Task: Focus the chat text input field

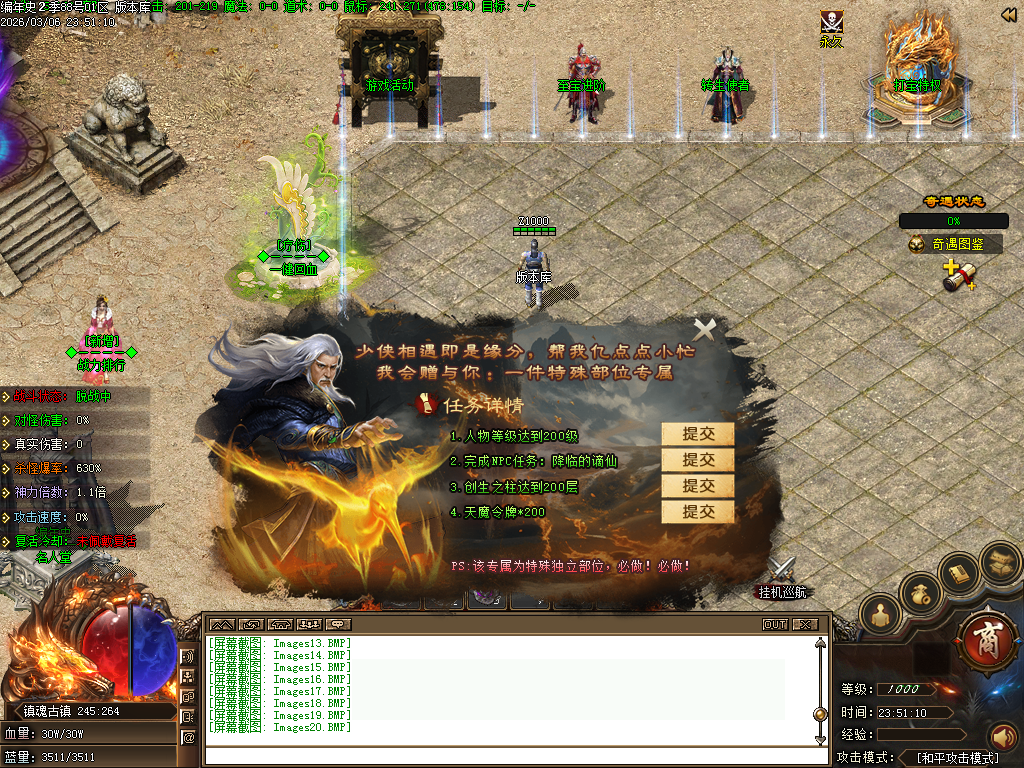Action: (510, 755)
